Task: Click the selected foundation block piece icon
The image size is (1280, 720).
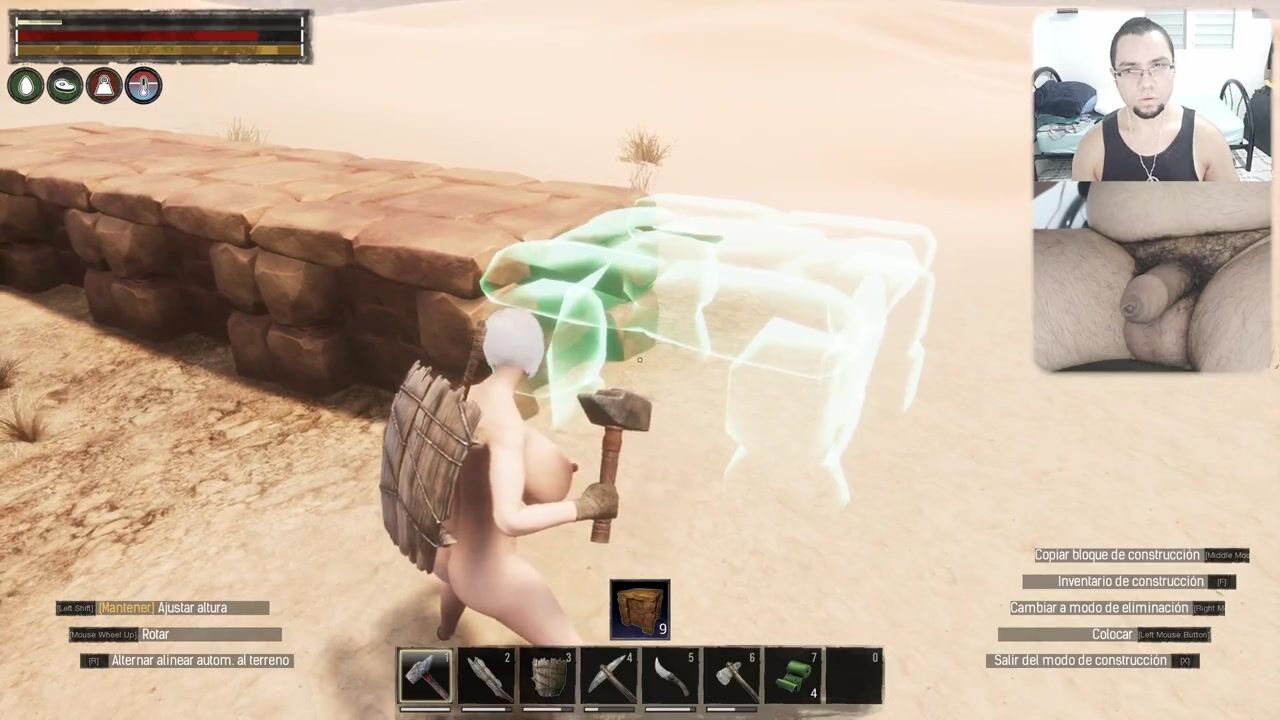Action: pyautogui.click(x=640, y=609)
